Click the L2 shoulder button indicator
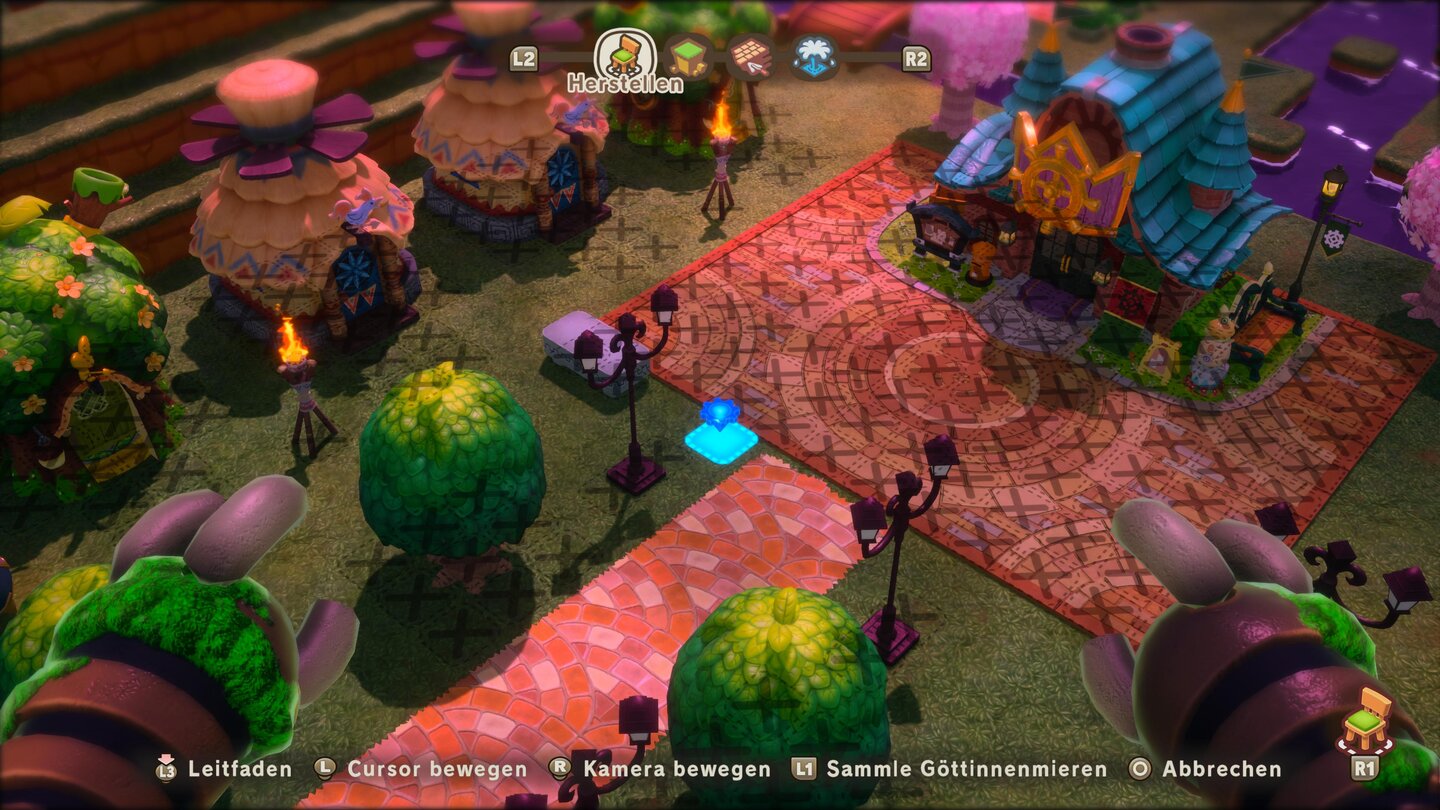Screen dimensions: 1440x810 pyautogui.click(x=524, y=57)
